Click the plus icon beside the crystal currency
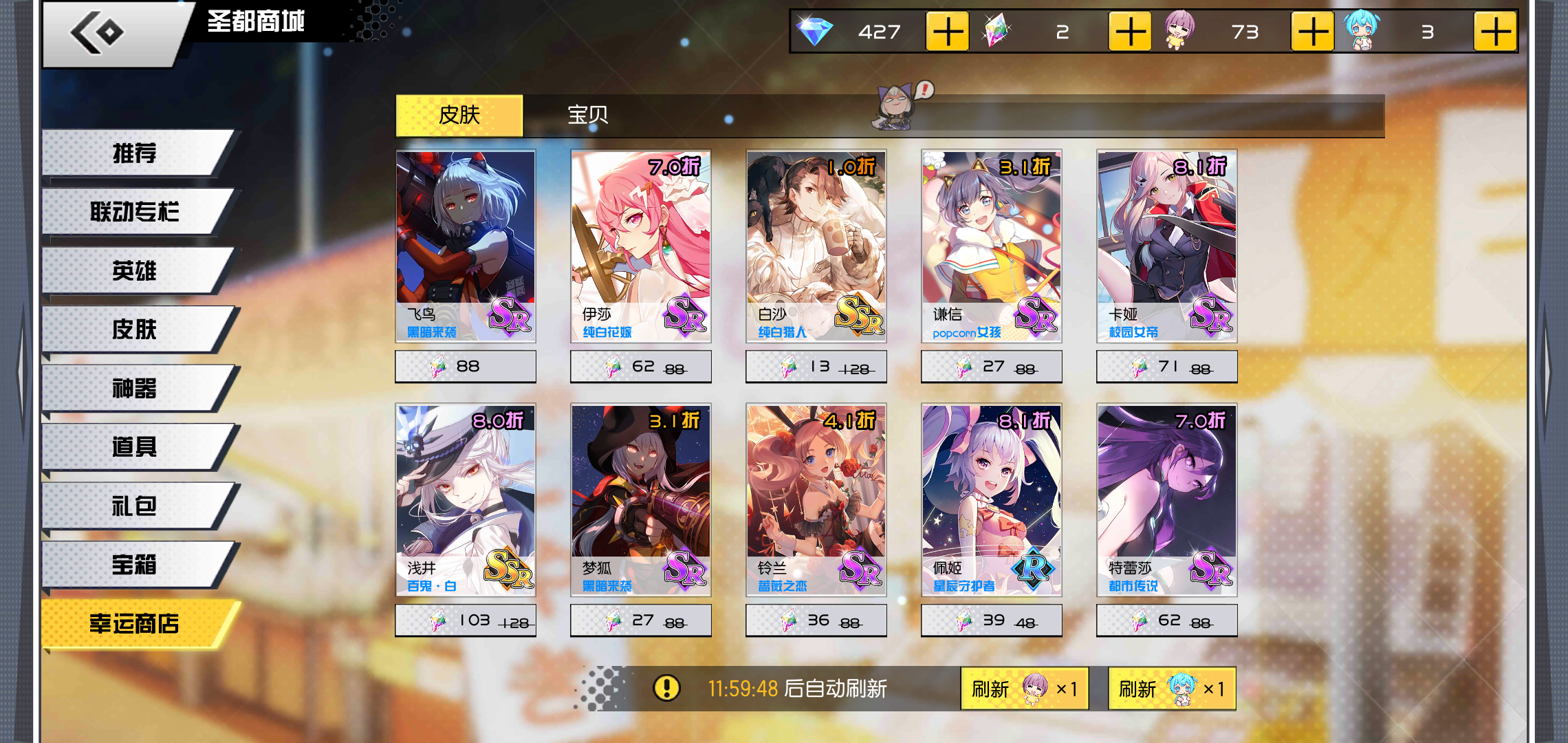This screenshot has height=743, width=1568. [1131, 31]
